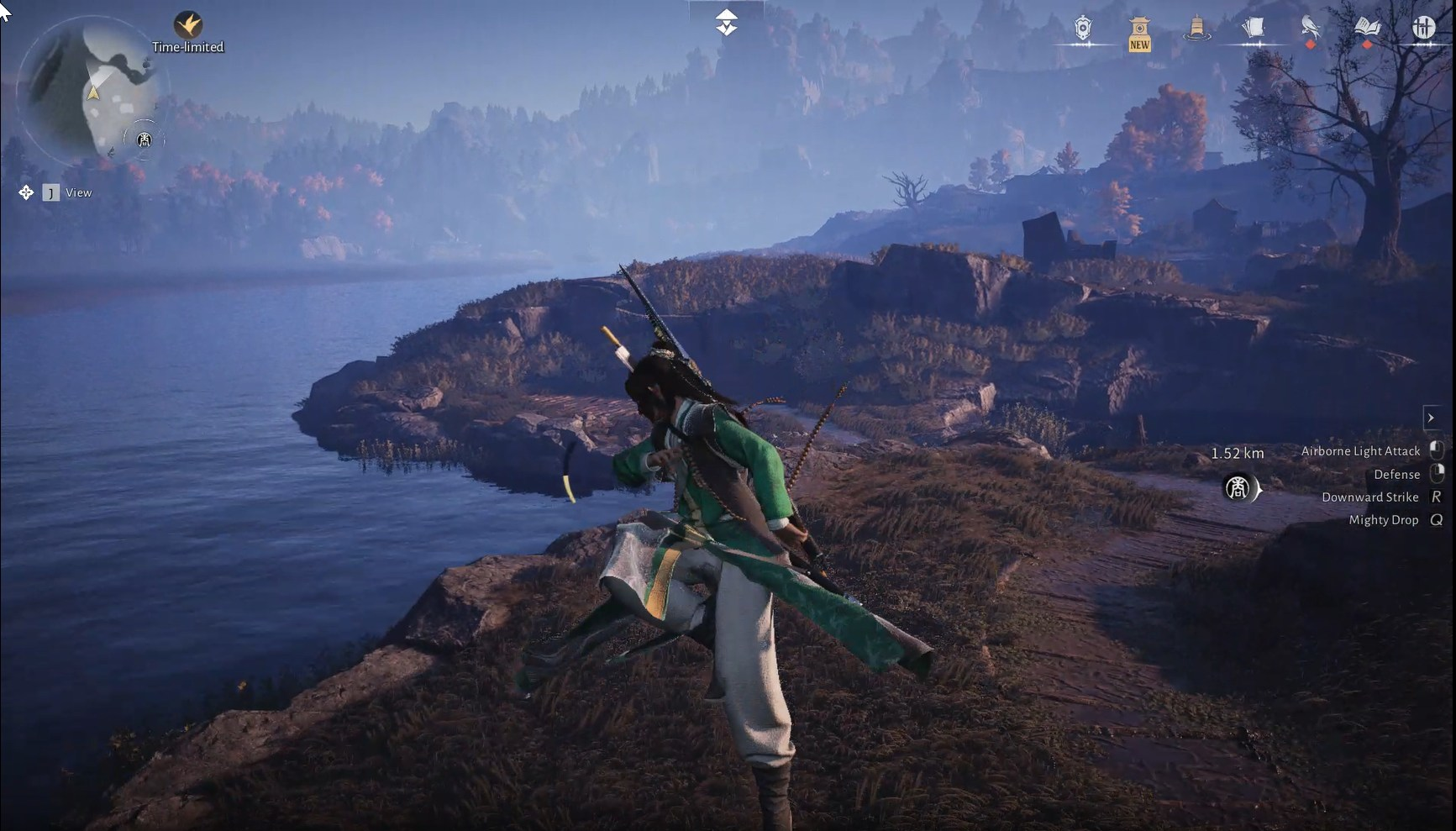Open the open-book journal icon

coord(1367,28)
